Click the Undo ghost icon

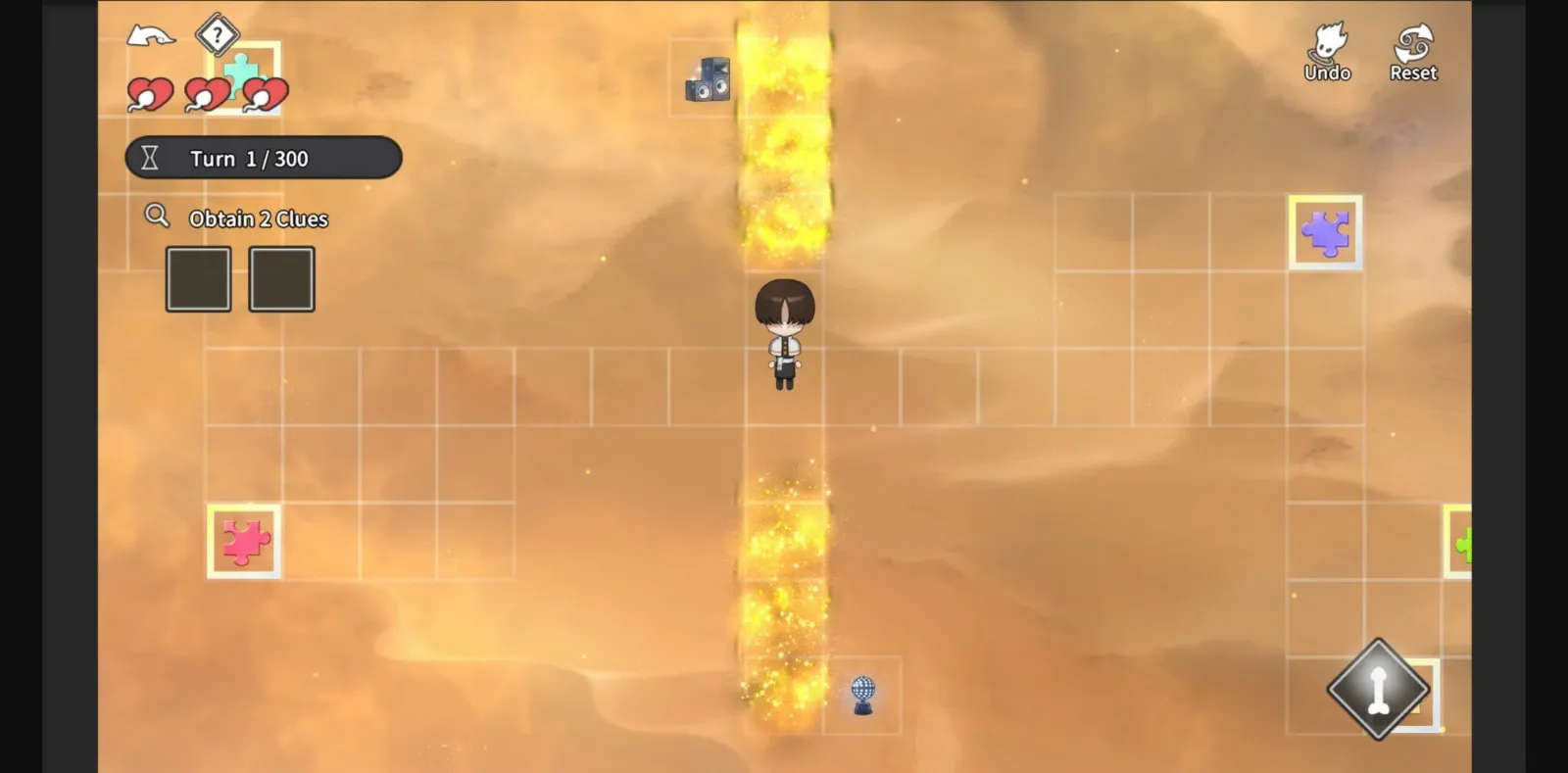pyautogui.click(x=1328, y=44)
